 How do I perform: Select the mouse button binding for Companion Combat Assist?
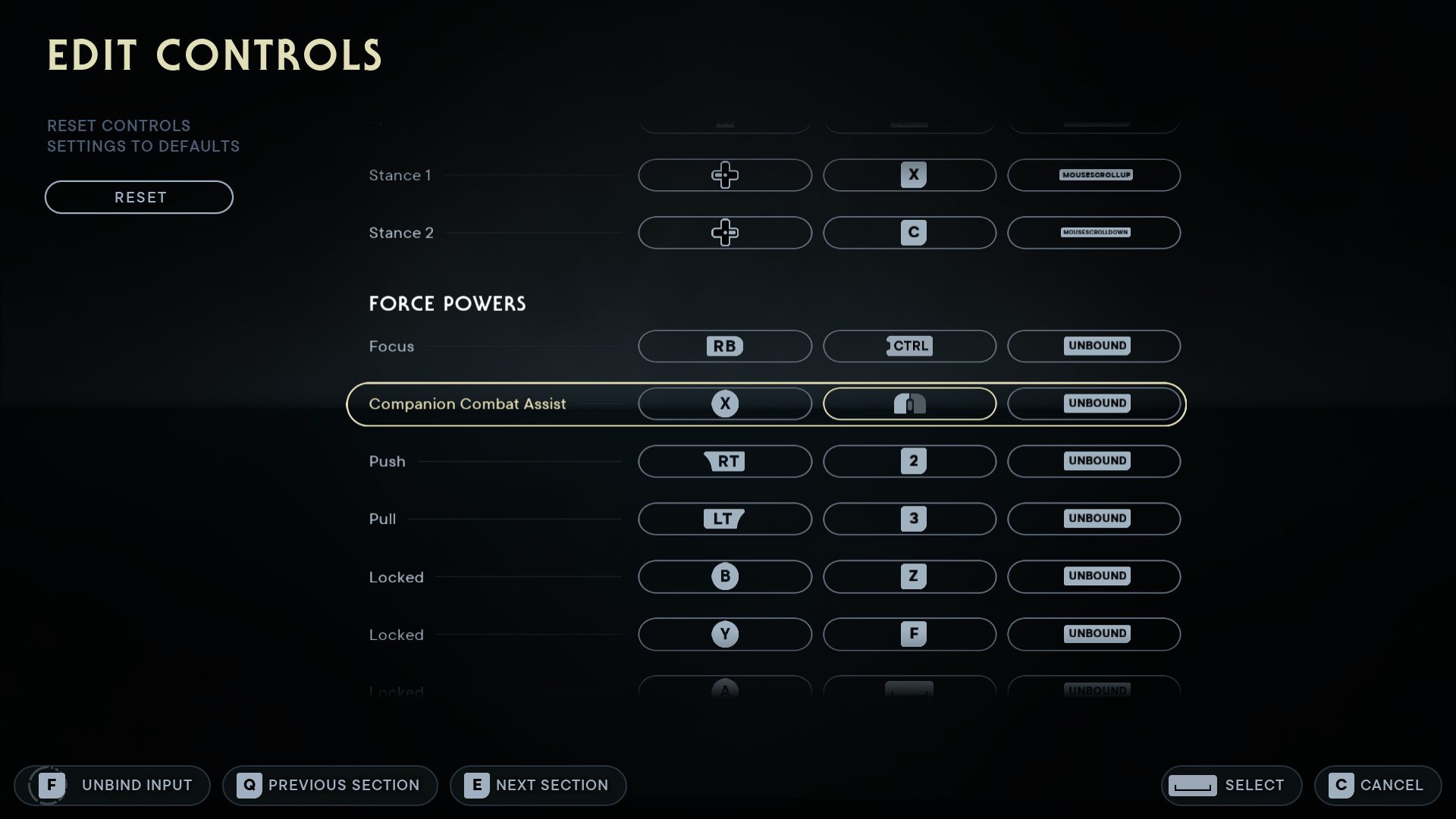[909, 403]
